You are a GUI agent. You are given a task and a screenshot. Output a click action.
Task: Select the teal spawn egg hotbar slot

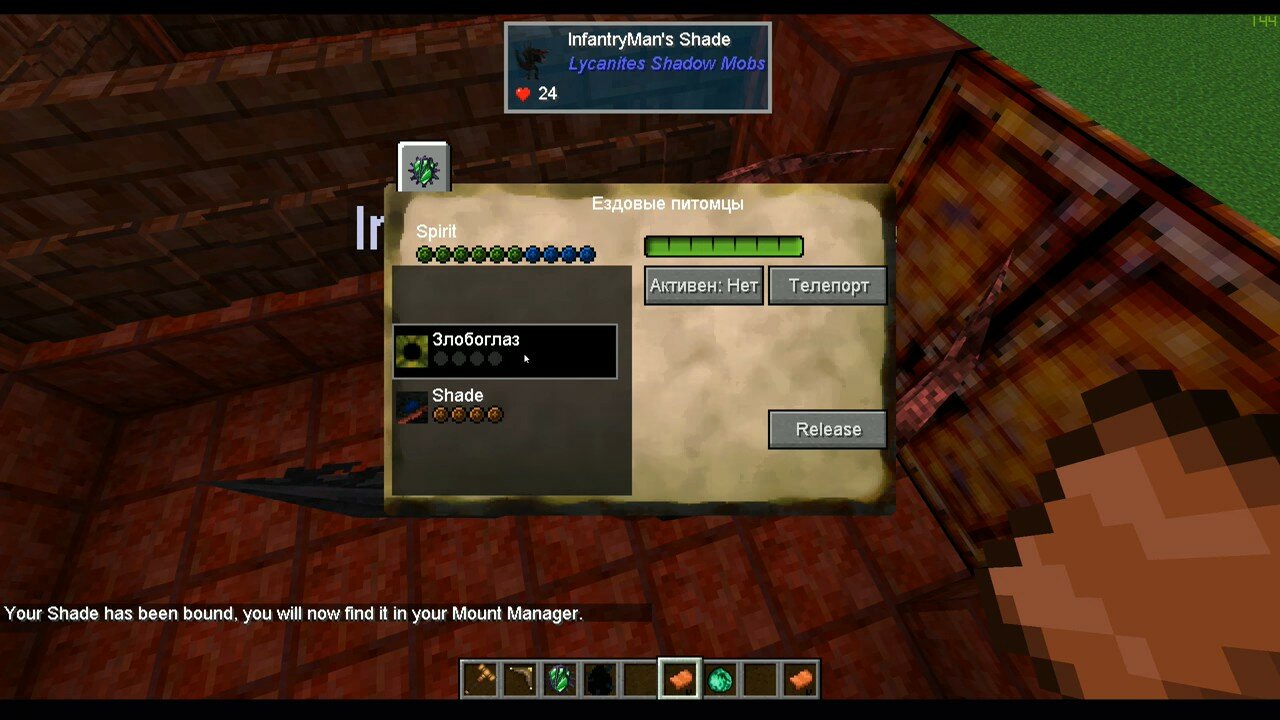pyautogui.click(x=720, y=680)
